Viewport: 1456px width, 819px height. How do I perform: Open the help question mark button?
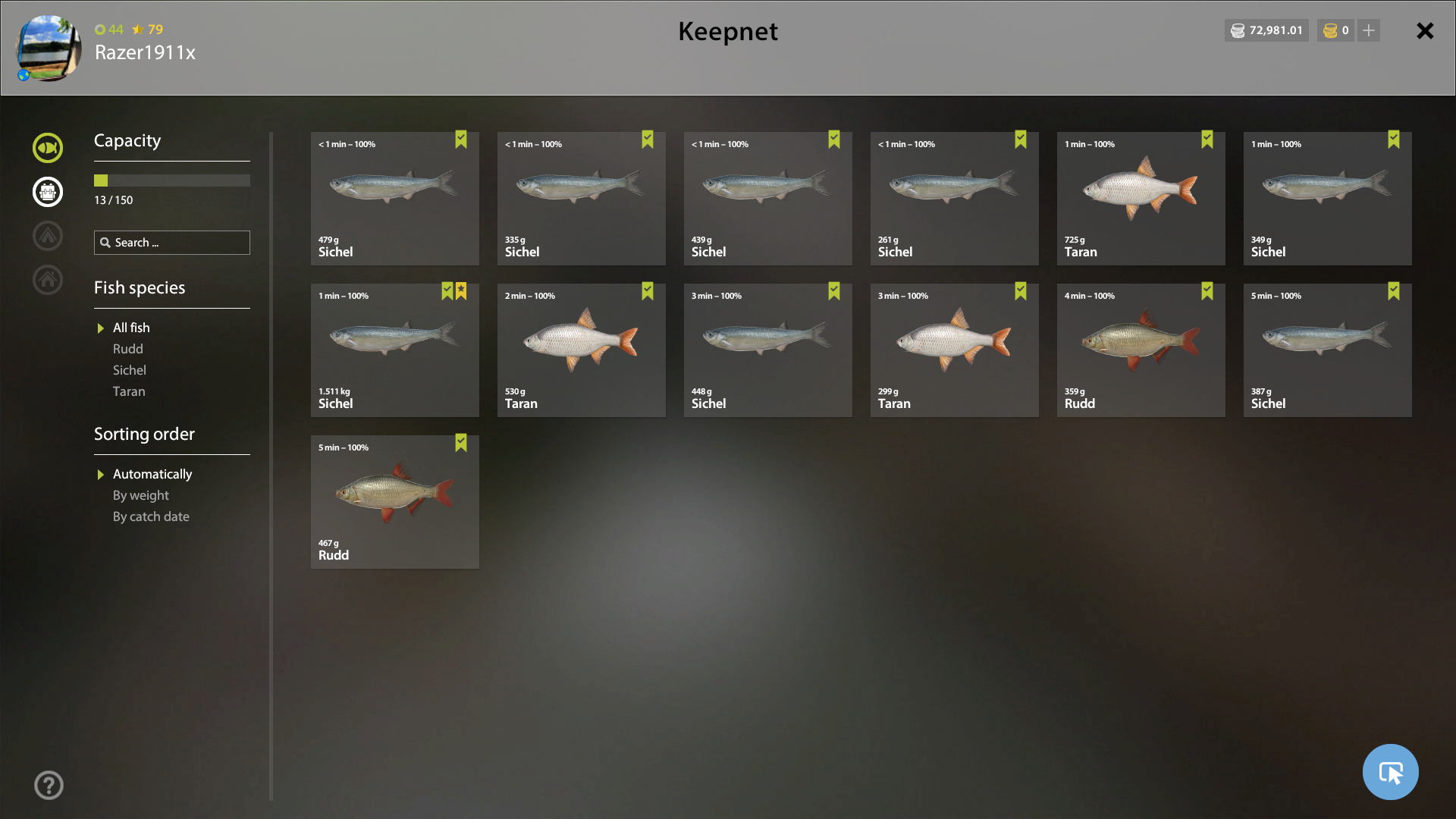pyautogui.click(x=49, y=785)
